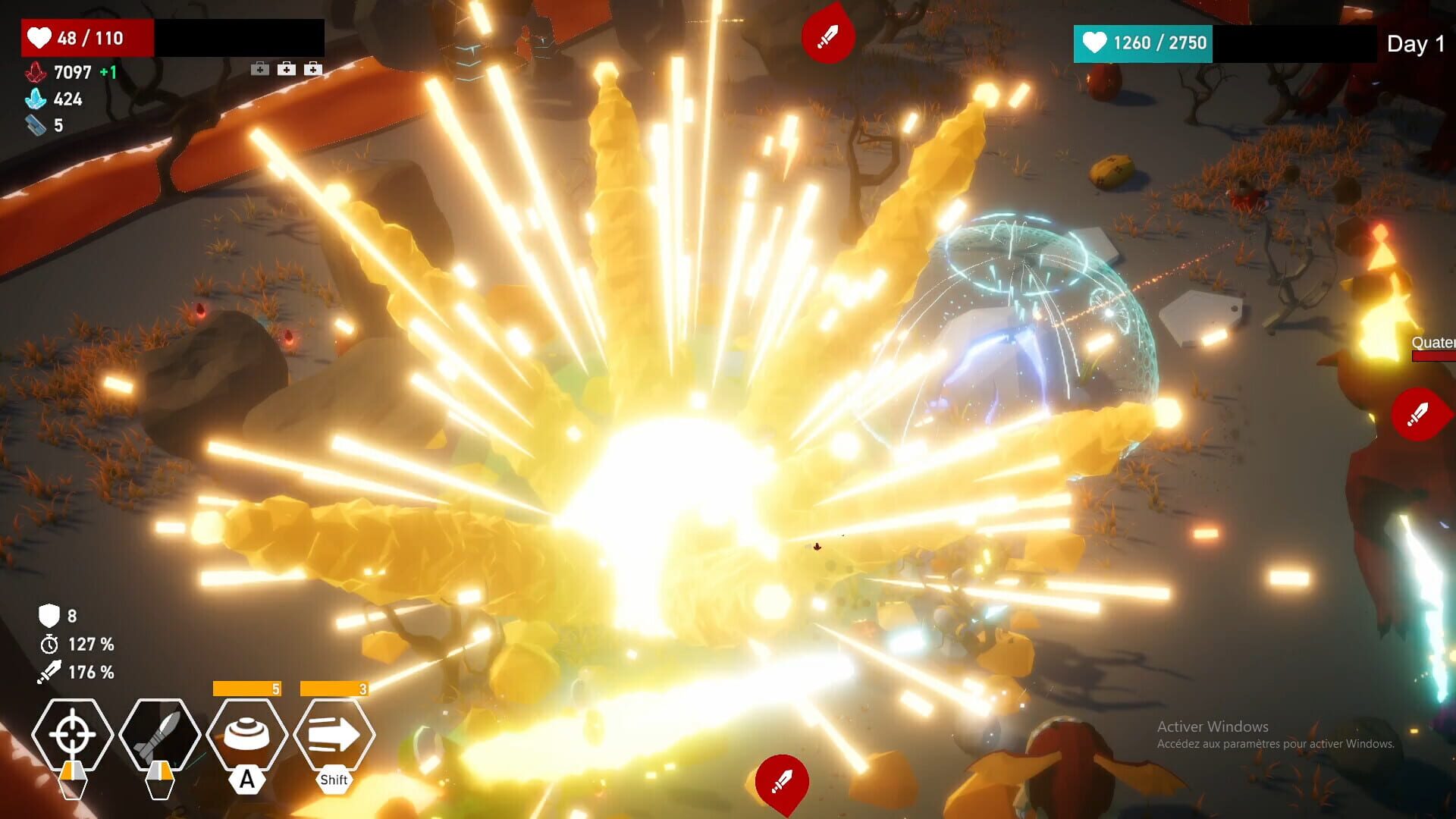
Task: Click the red sword attack marker at top
Action: click(827, 33)
